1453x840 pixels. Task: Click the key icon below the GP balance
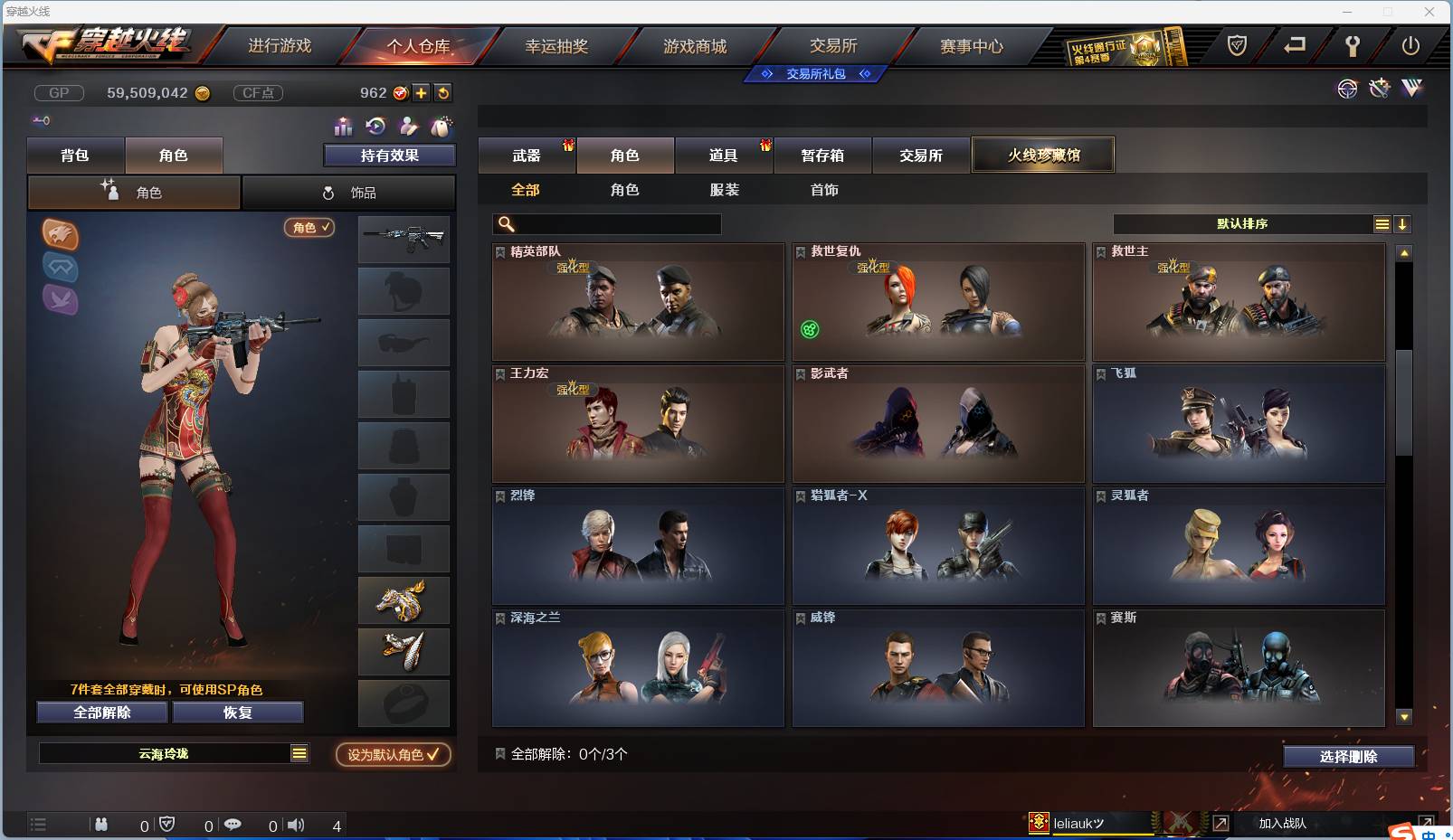(x=40, y=119)
